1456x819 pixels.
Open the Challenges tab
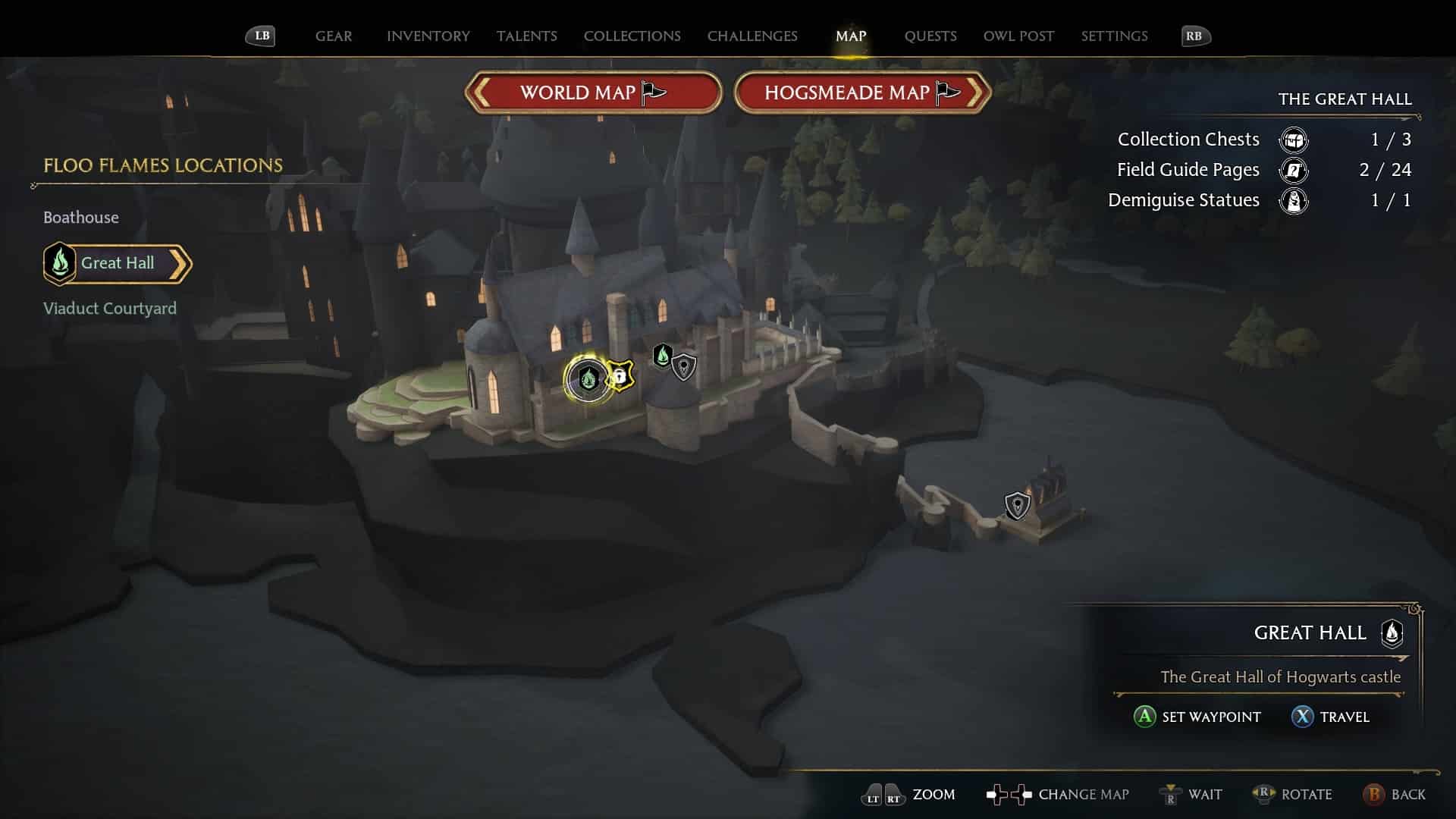(x=752, y=36)
